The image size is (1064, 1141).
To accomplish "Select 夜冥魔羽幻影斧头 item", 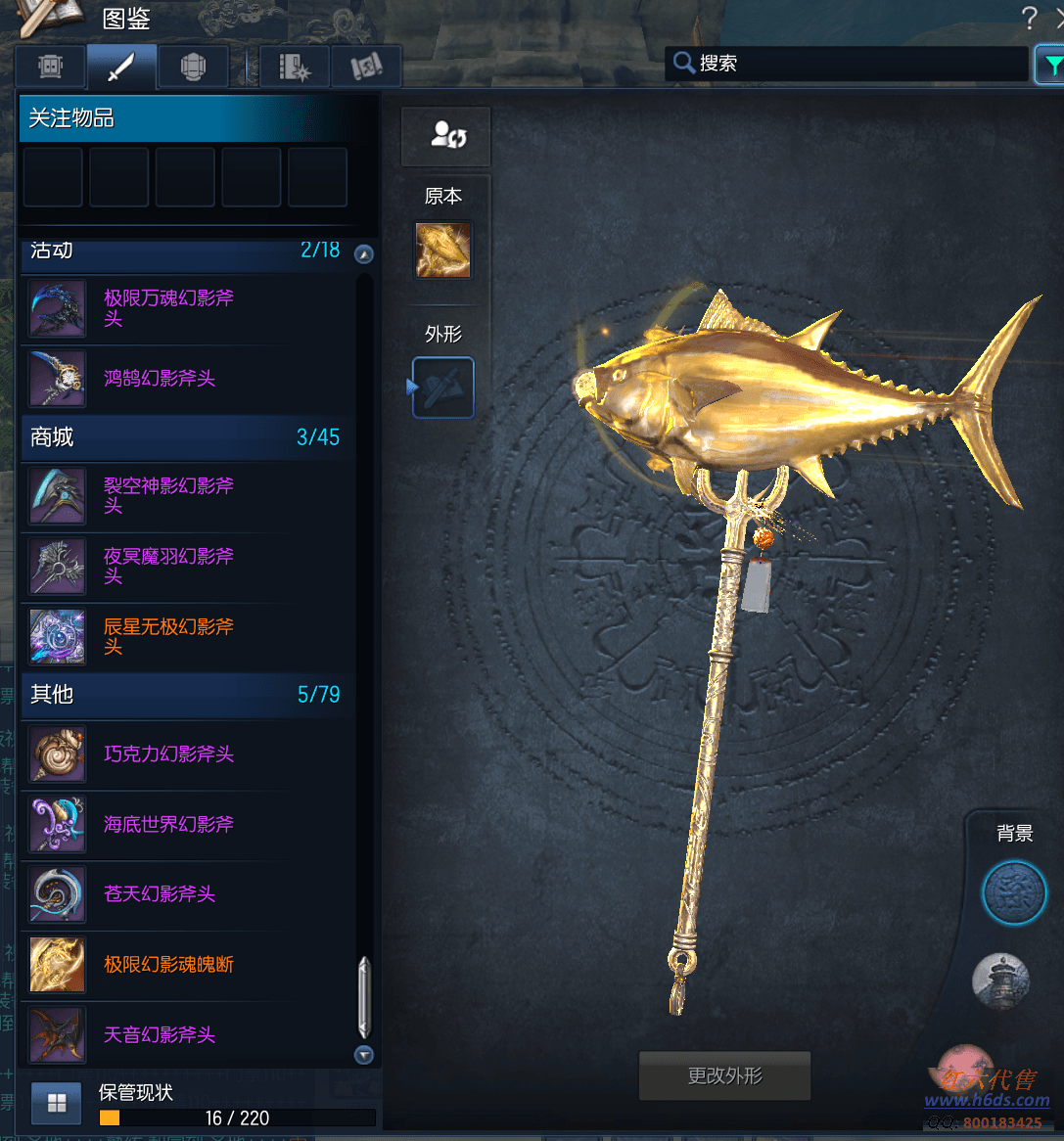I will (x=168, y=566).
